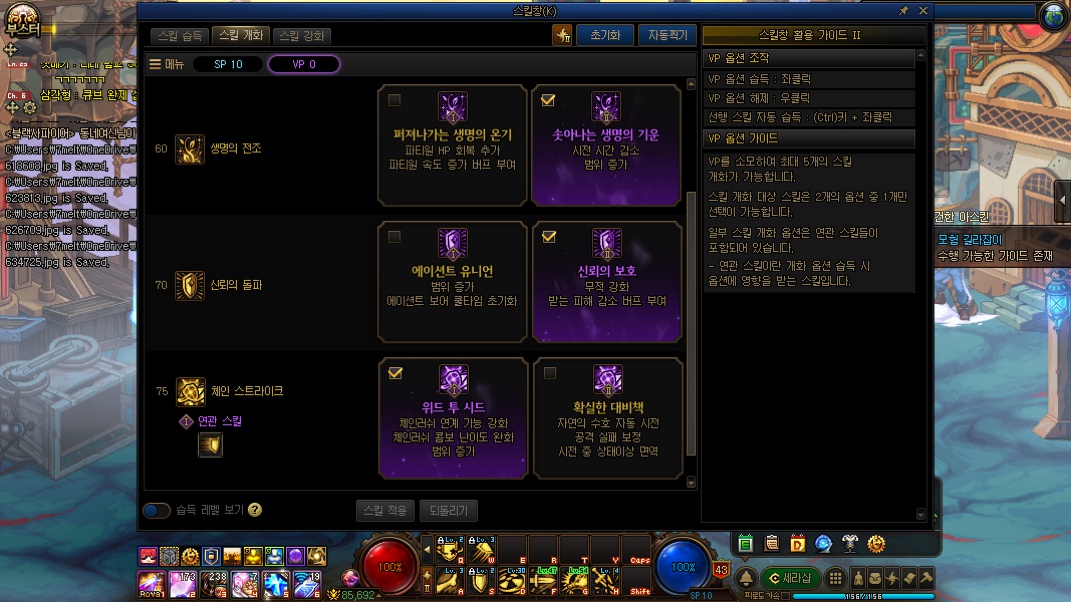Screen dimensions: 1071x602
Task: Open the 스킬 강화 tab
Action: pyautogui.click(x=302, y=36)
